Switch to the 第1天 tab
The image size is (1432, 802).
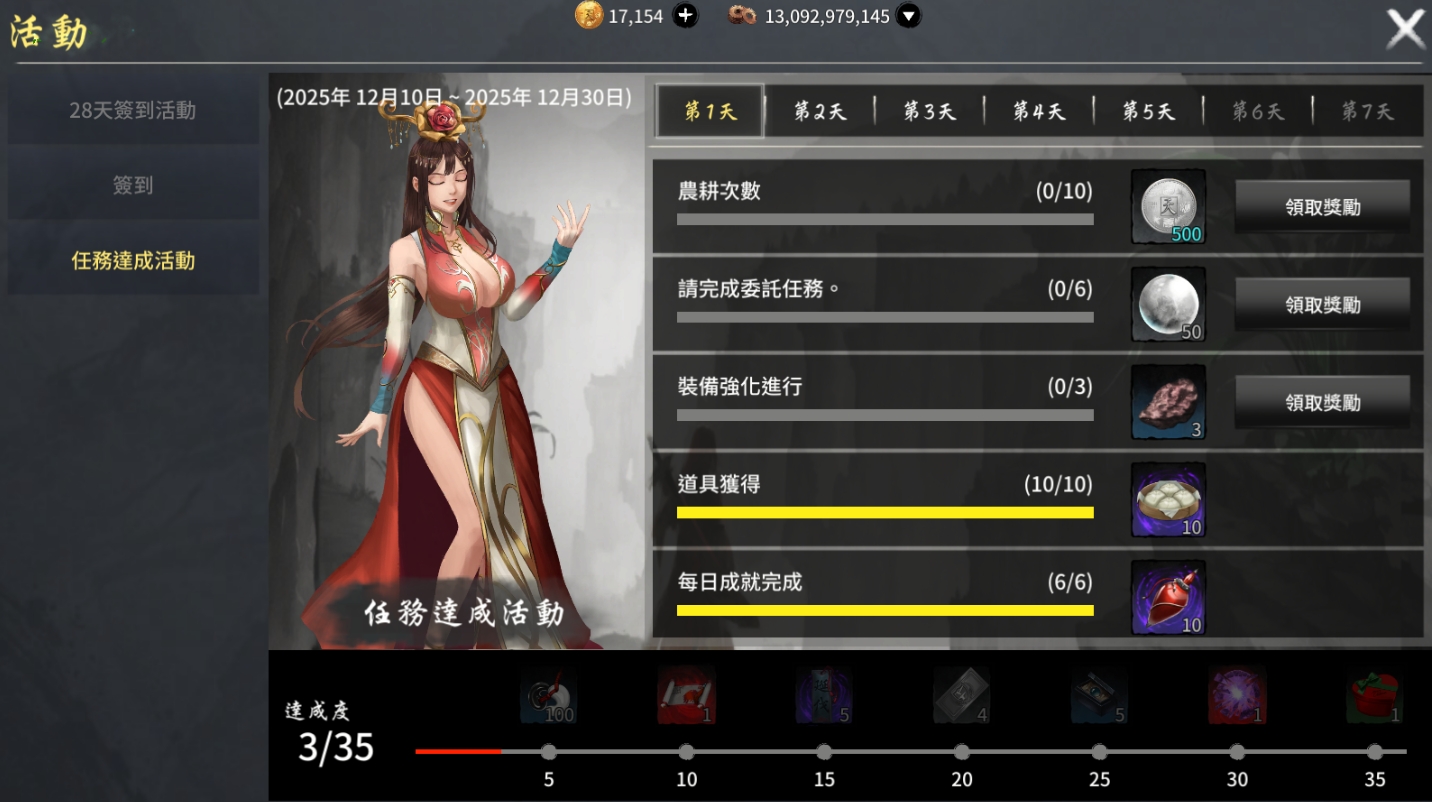[710, 111]
